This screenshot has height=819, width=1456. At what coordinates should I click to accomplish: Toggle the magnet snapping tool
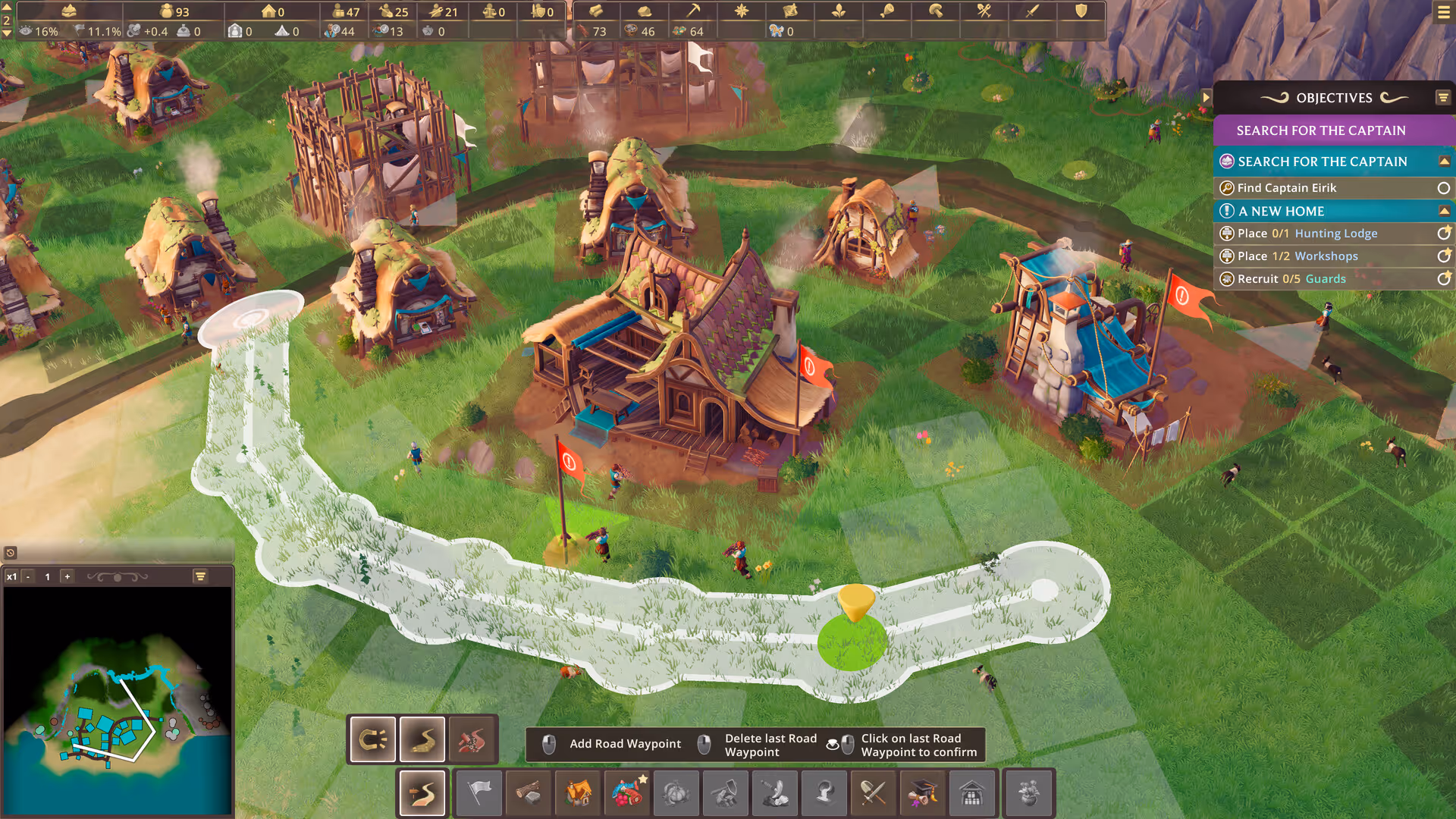372,739
